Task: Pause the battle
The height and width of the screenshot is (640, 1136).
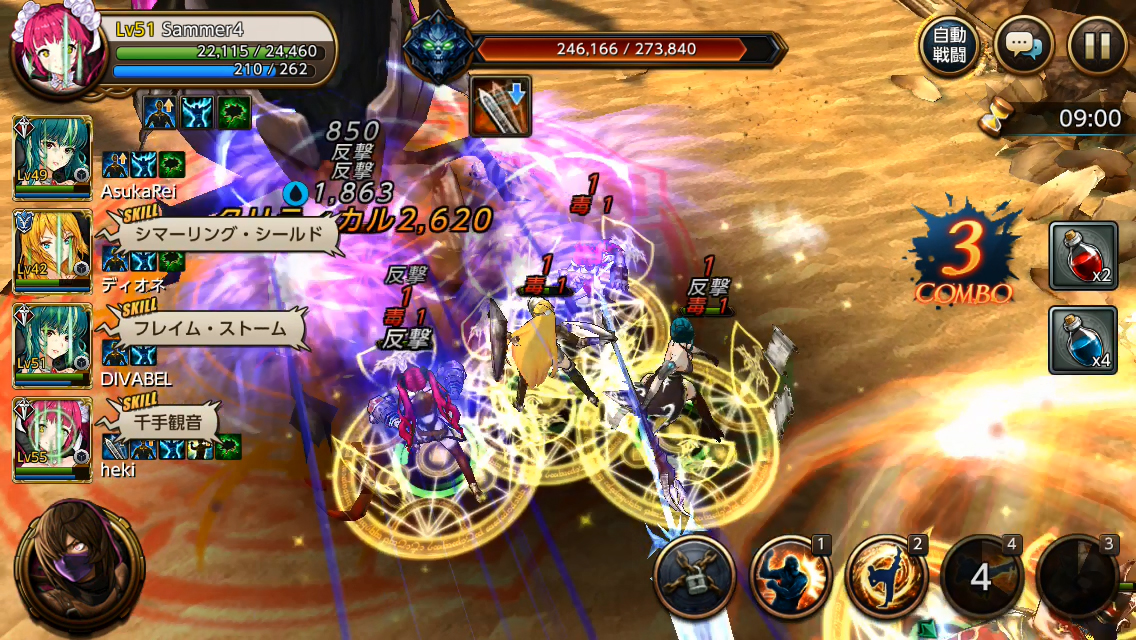Action: (1097, 46)
